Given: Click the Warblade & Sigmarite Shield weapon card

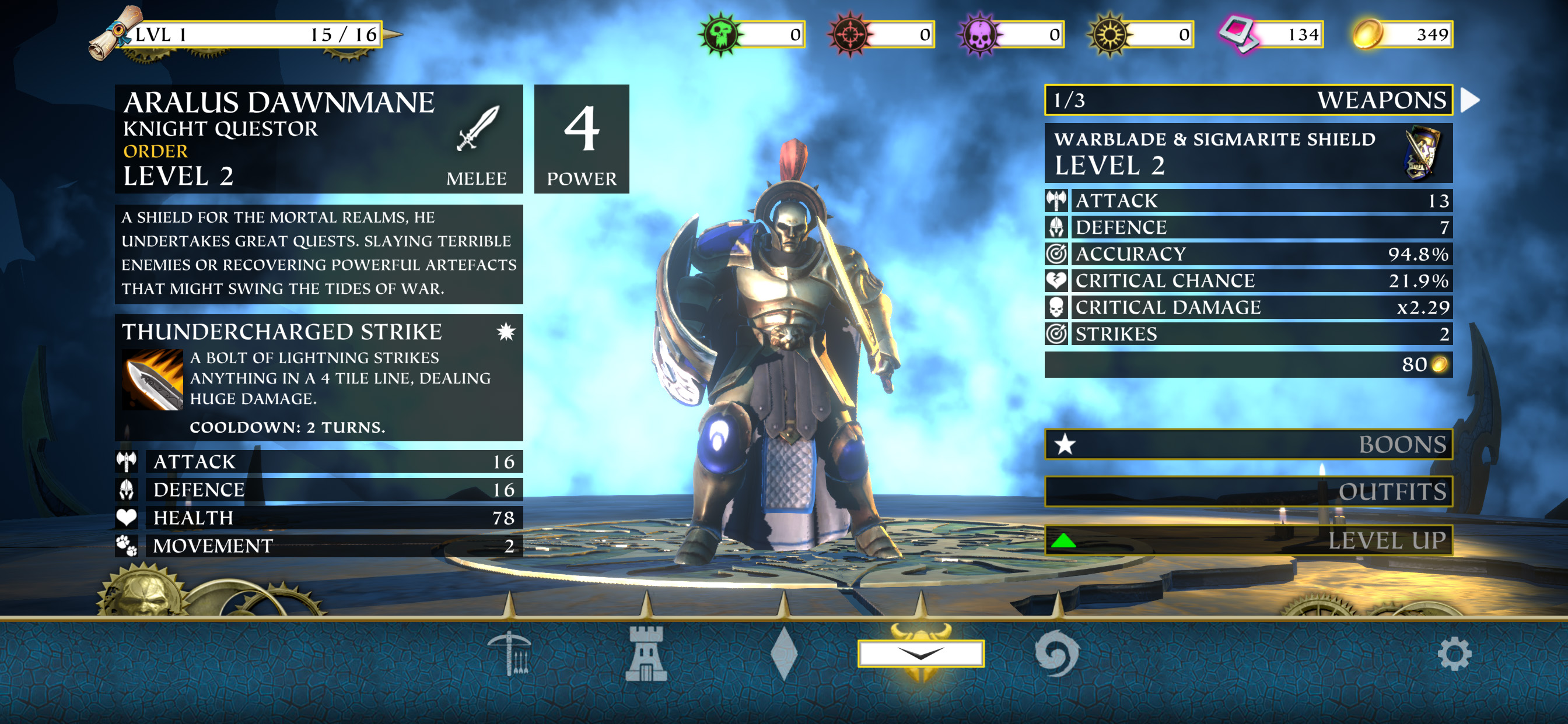Looking at the screenshot, I should [x=1248, y=153].
